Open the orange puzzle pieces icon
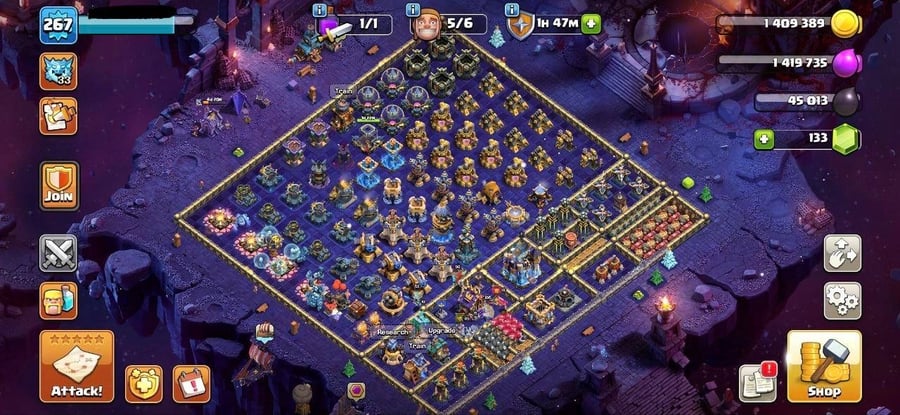 click(x=58, y=116)
